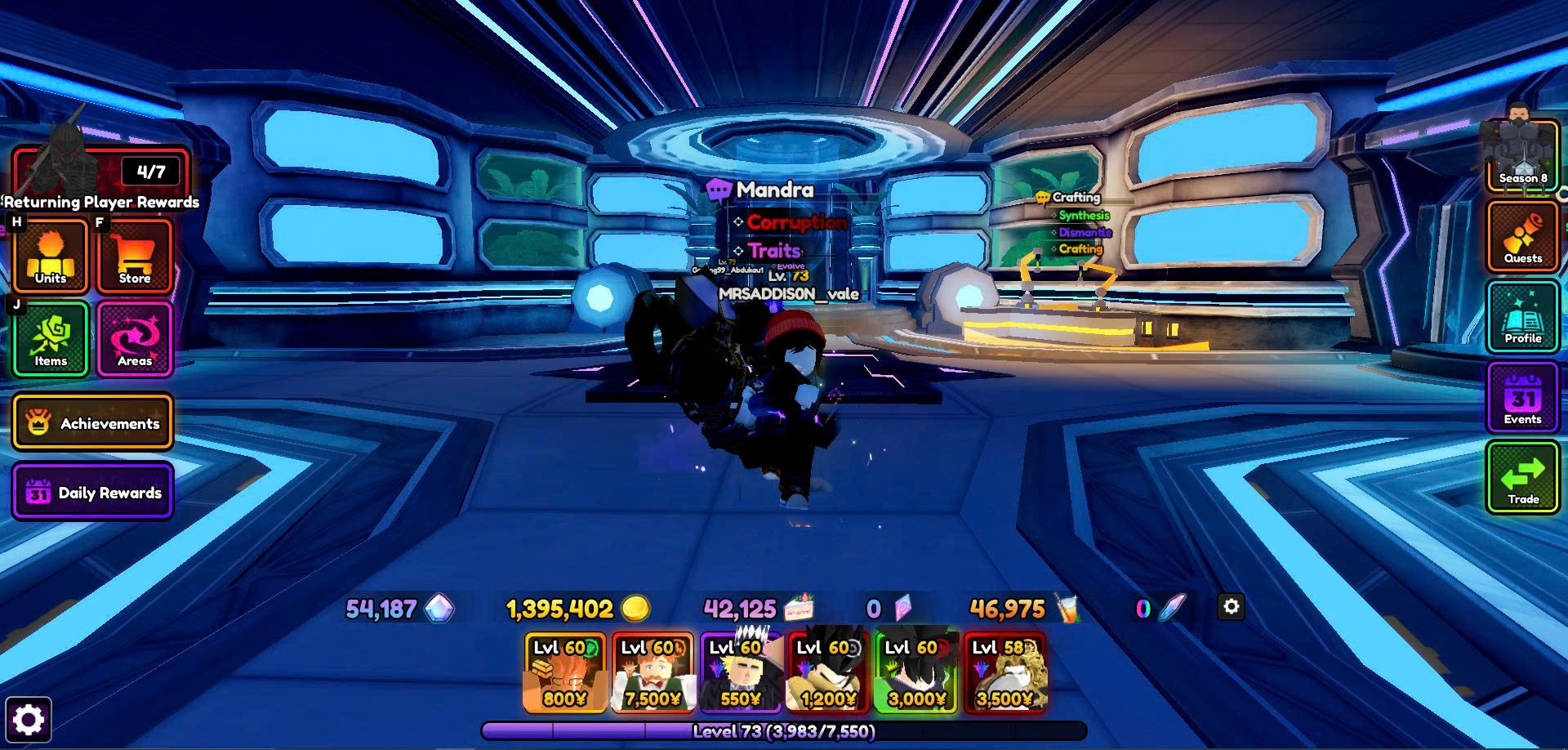Claim Daily Rewards

click(92, 492)
